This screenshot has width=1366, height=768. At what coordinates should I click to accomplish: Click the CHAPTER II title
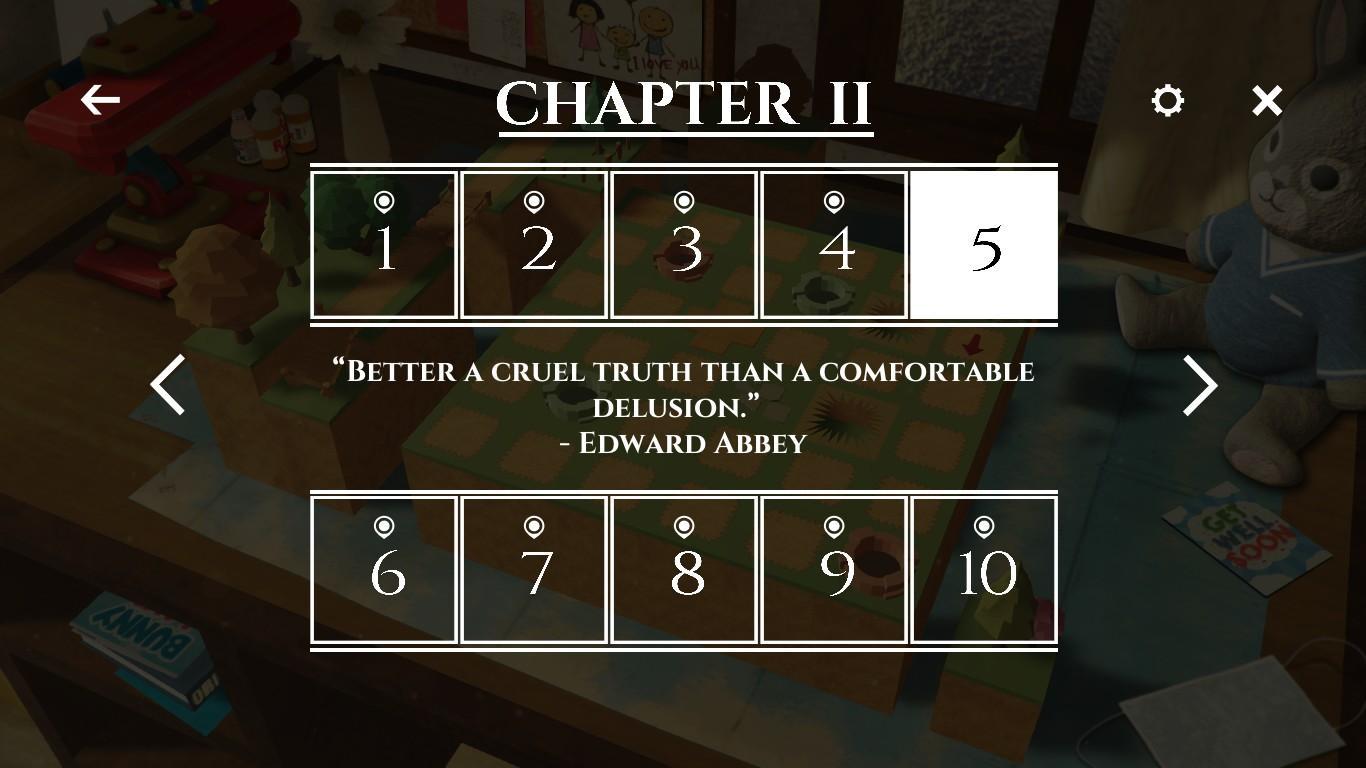click(684, 100)
